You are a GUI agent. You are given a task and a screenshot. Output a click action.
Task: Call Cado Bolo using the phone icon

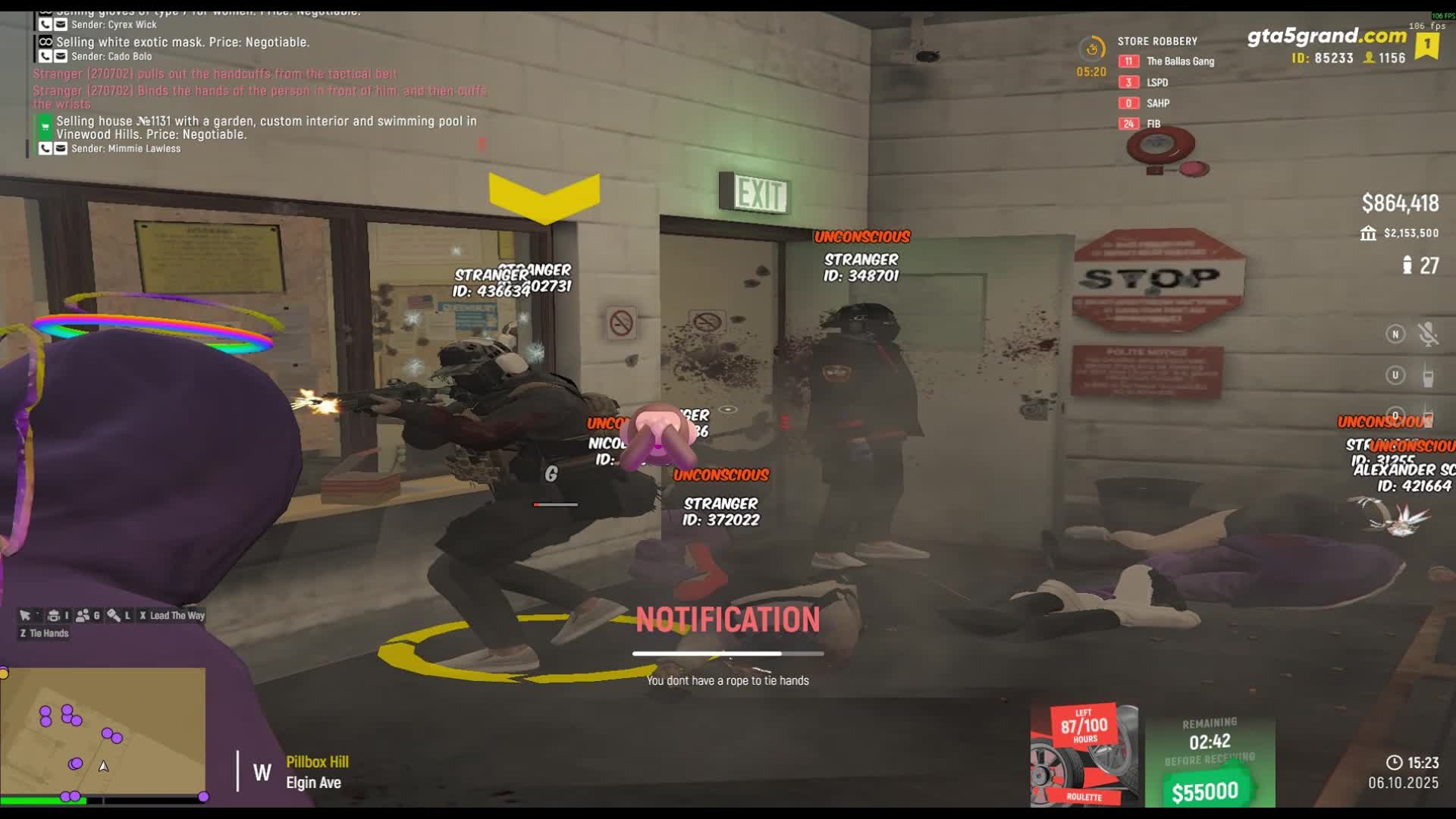45,56
